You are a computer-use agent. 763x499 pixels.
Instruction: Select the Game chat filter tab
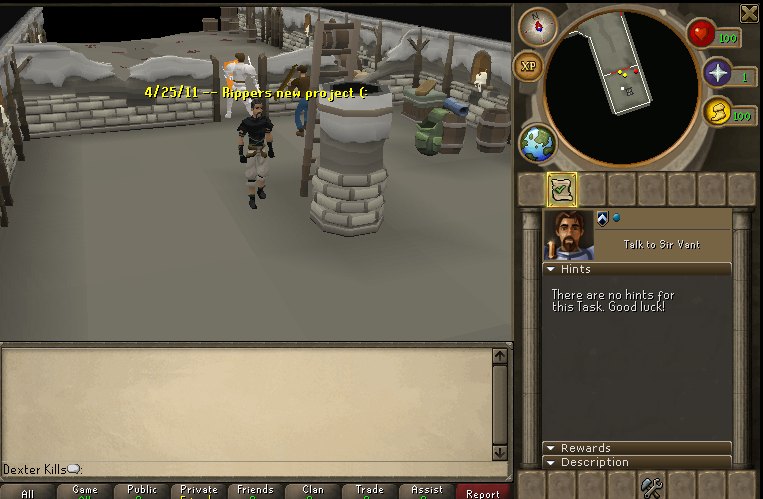[x=85, y=491]
